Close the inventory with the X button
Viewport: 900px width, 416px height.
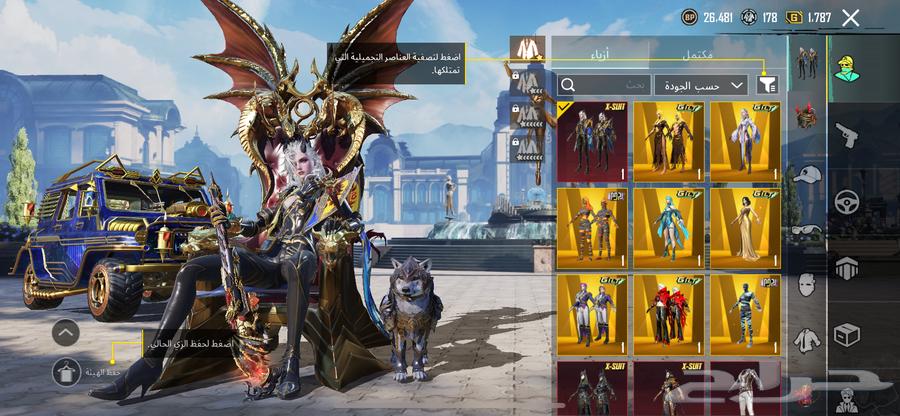tap(851, 17)
